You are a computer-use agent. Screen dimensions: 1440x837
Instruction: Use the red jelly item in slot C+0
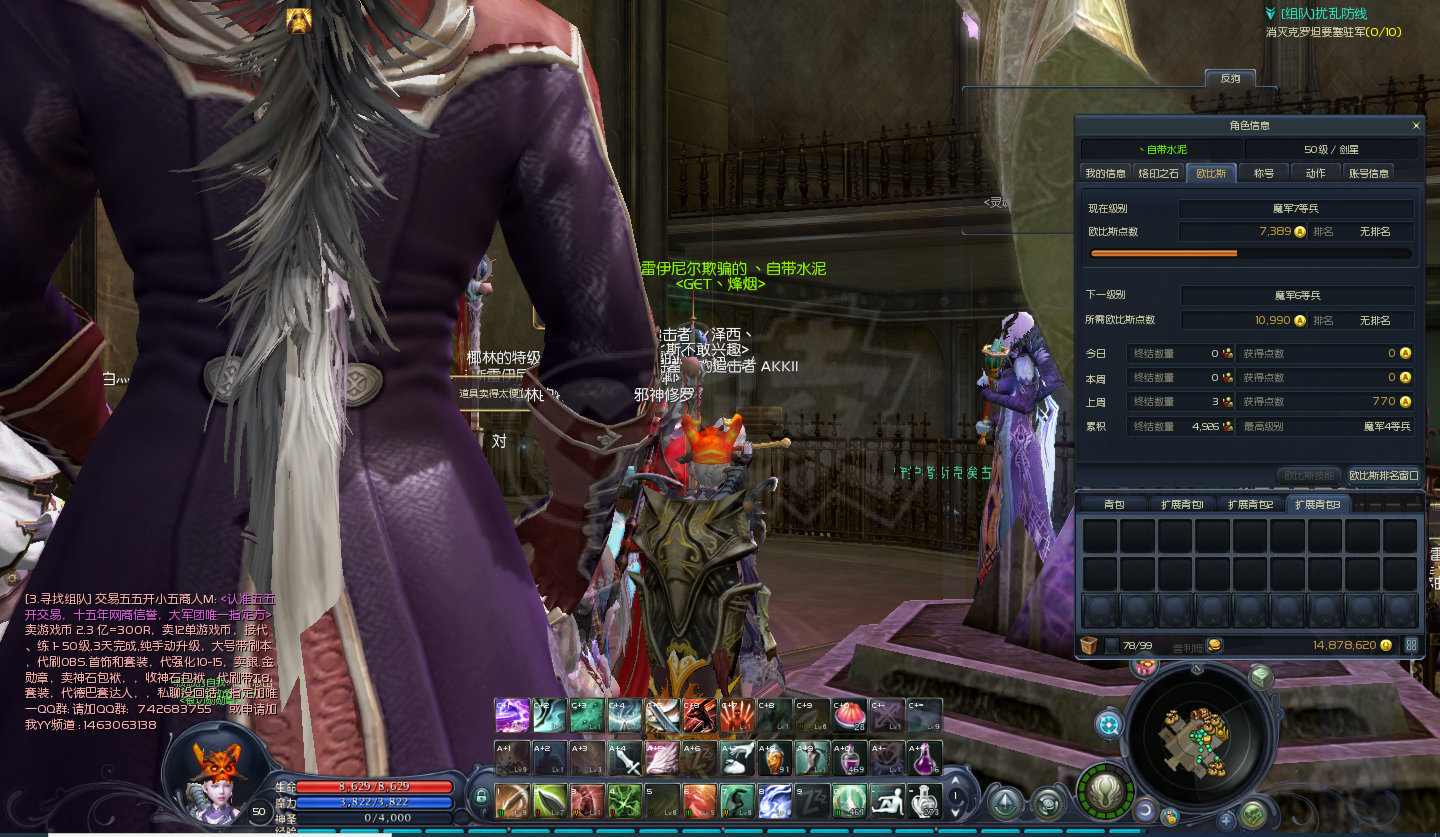point(849,716)
